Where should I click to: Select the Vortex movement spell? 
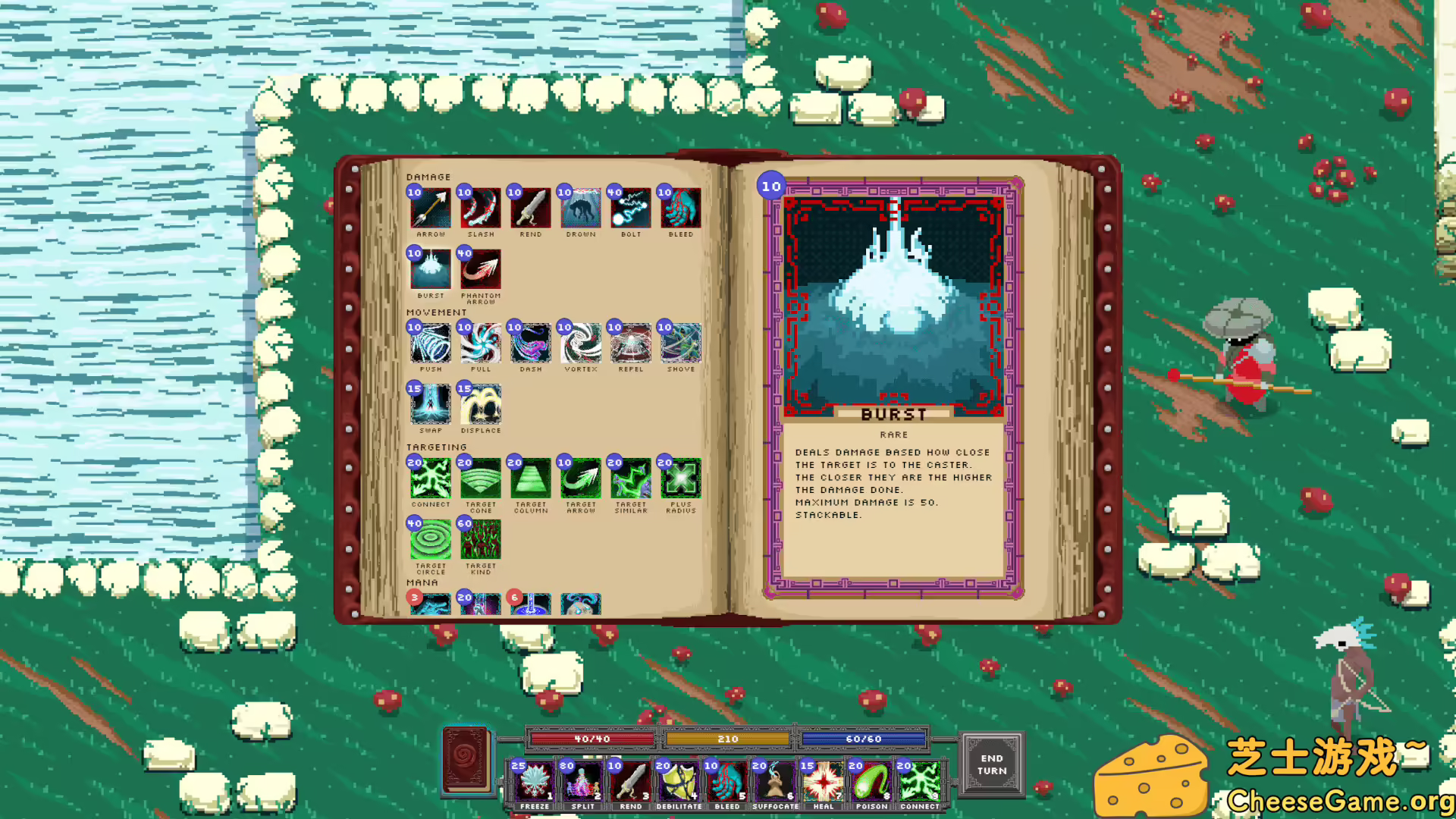[x=580, y=344]
